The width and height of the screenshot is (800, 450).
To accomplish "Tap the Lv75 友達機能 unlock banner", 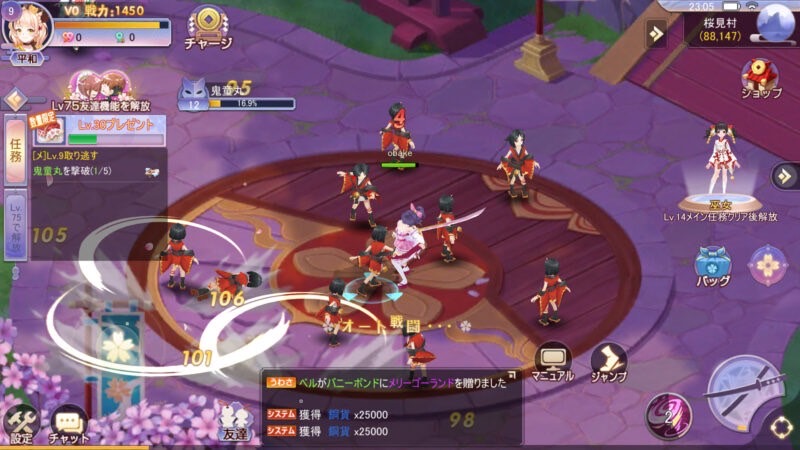I will click(98, 93).
